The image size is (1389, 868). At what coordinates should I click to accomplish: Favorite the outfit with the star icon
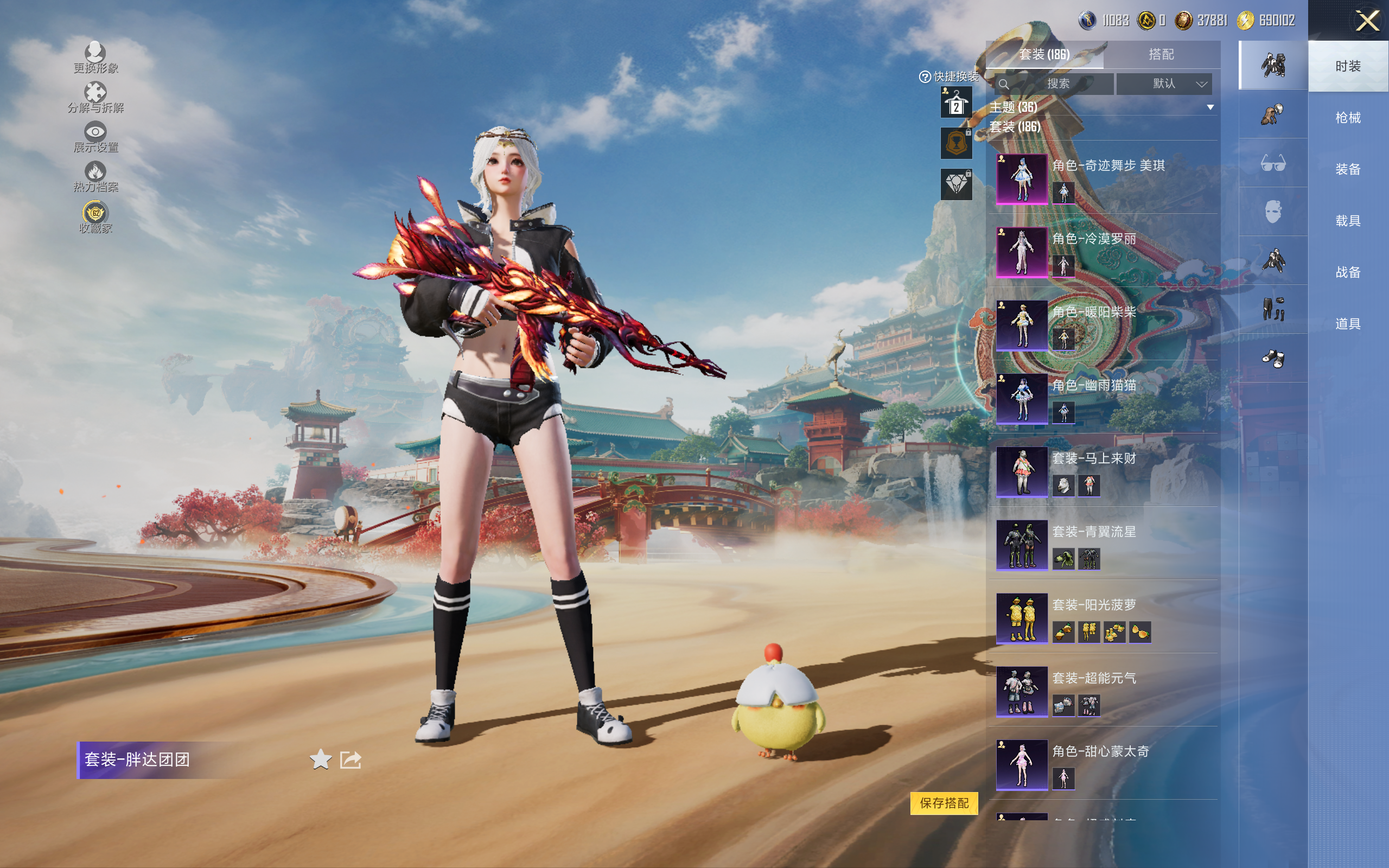point(320,759)
